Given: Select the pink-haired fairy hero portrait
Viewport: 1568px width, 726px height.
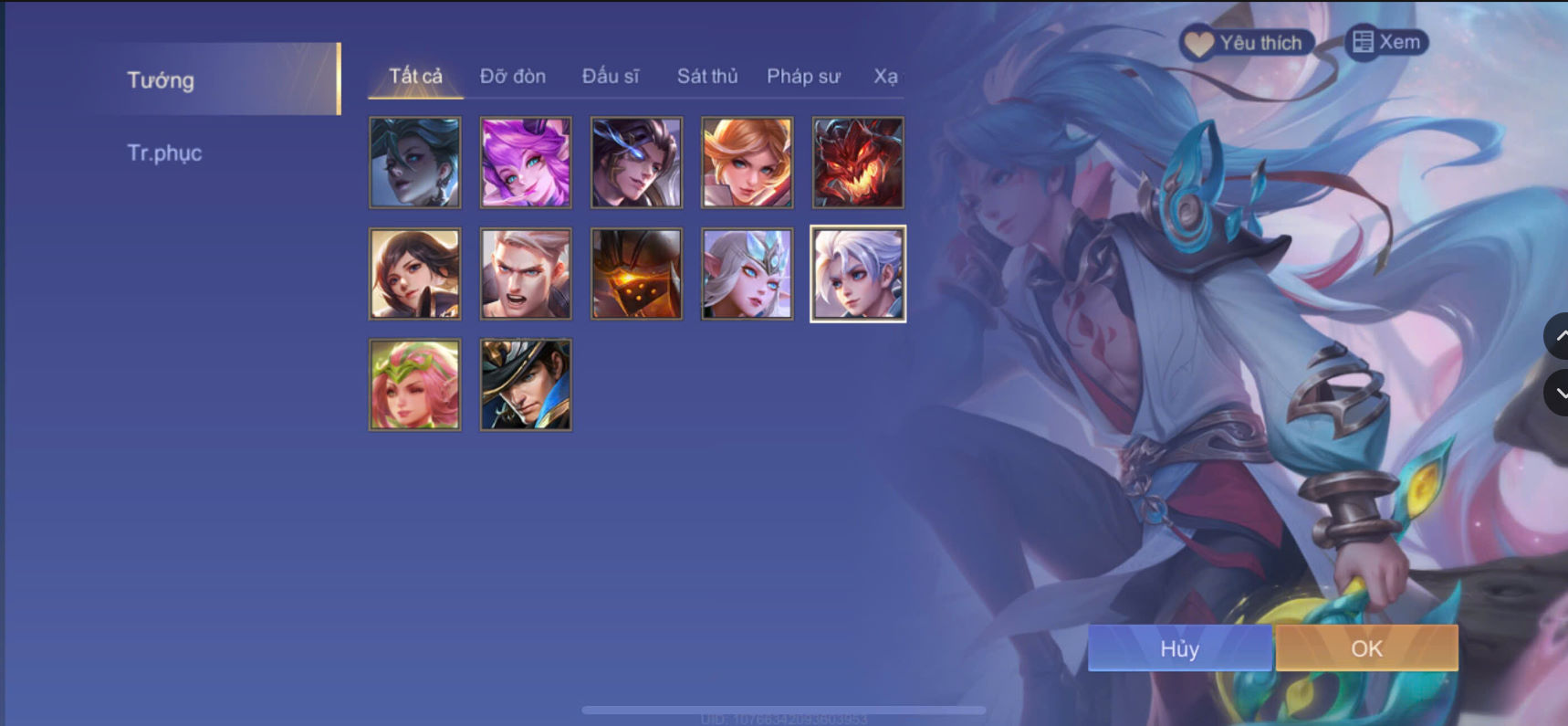Looking at the screenshot, I should (414, 384).
